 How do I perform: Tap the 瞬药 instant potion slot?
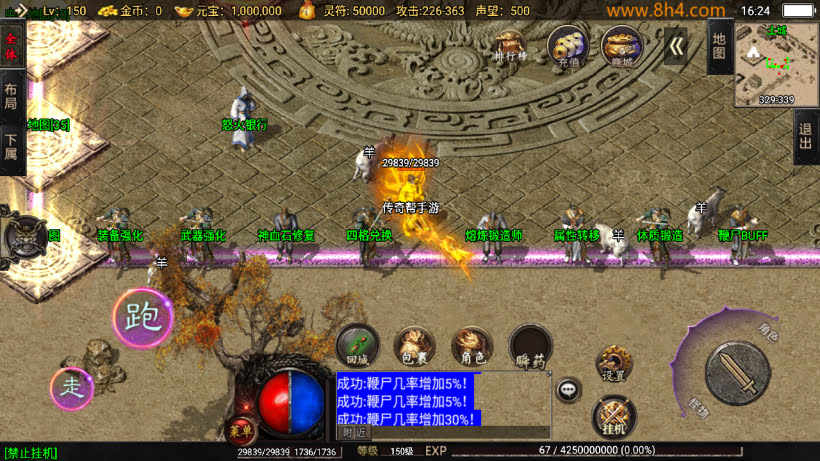(x=530, y=345)
